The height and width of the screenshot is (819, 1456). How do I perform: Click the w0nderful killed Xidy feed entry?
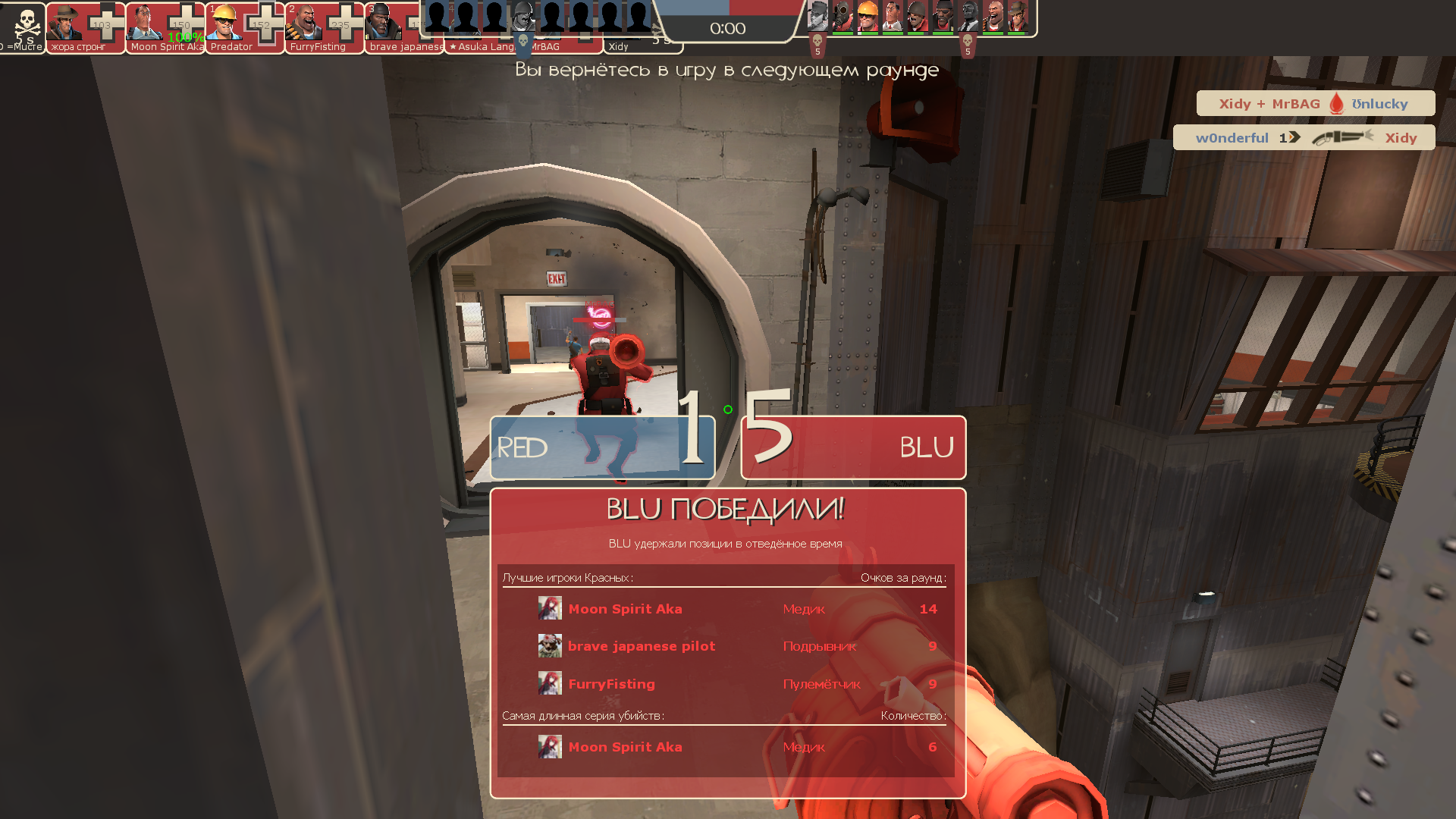[x=1304, y=137]
